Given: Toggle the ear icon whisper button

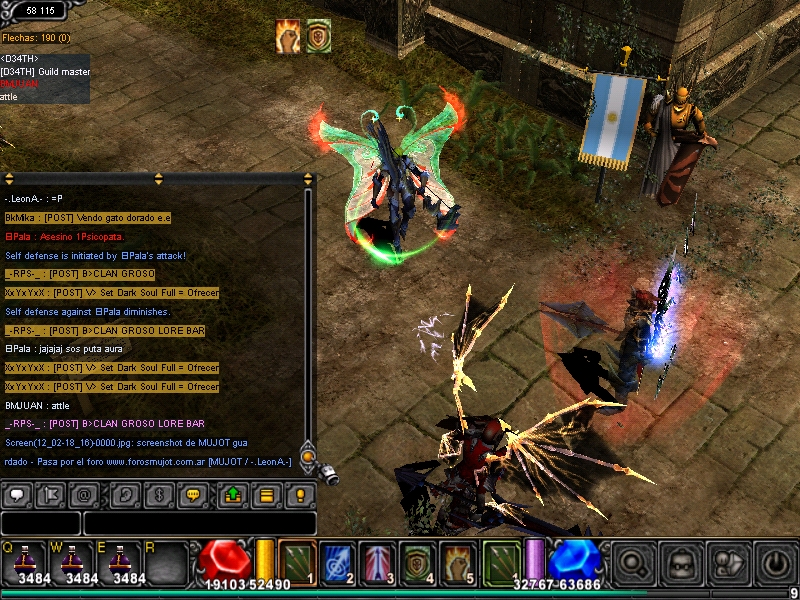Looking at the screenshot, I should [125, 495].
